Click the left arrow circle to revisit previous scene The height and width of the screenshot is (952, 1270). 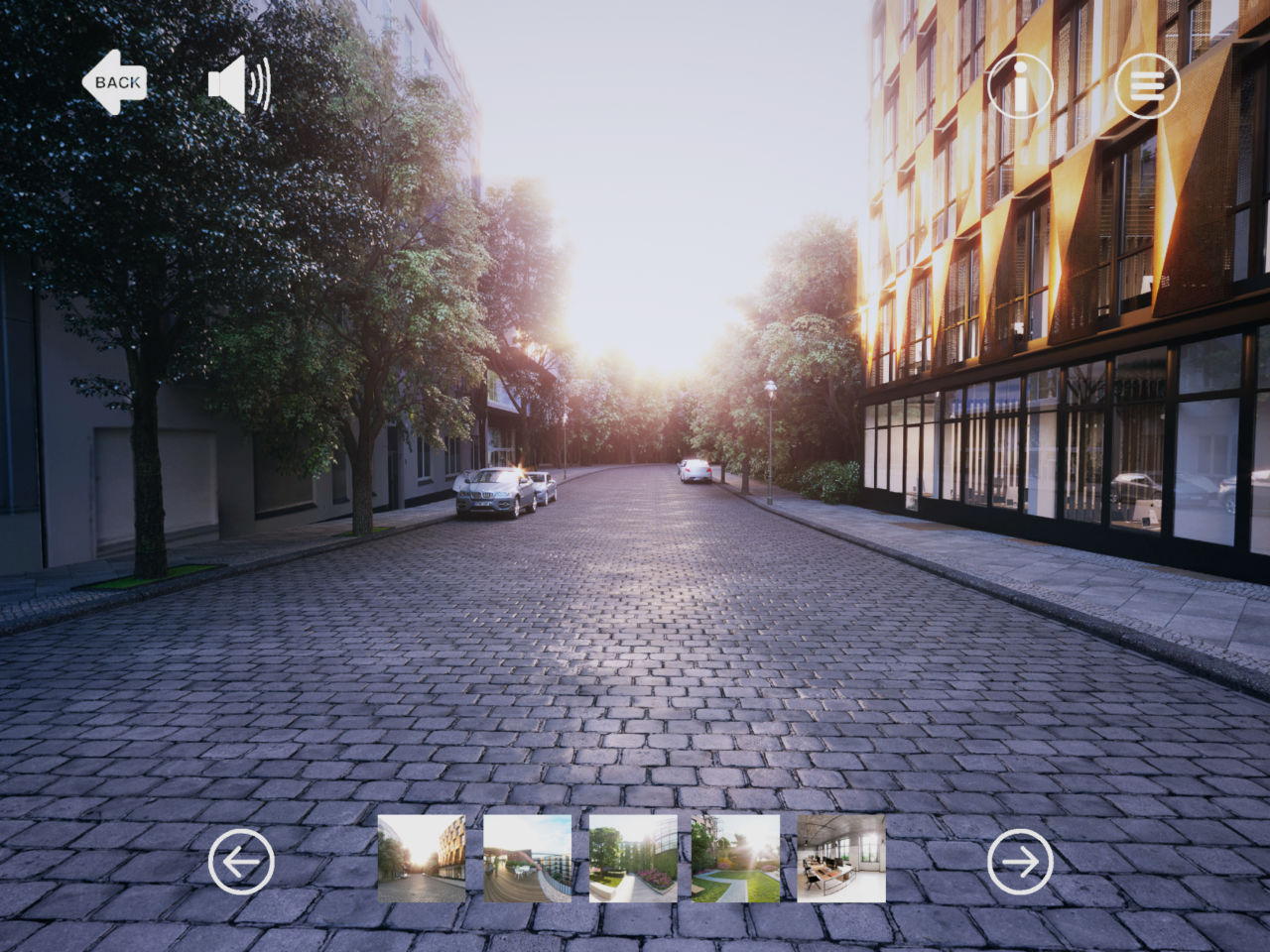[241, 861]
